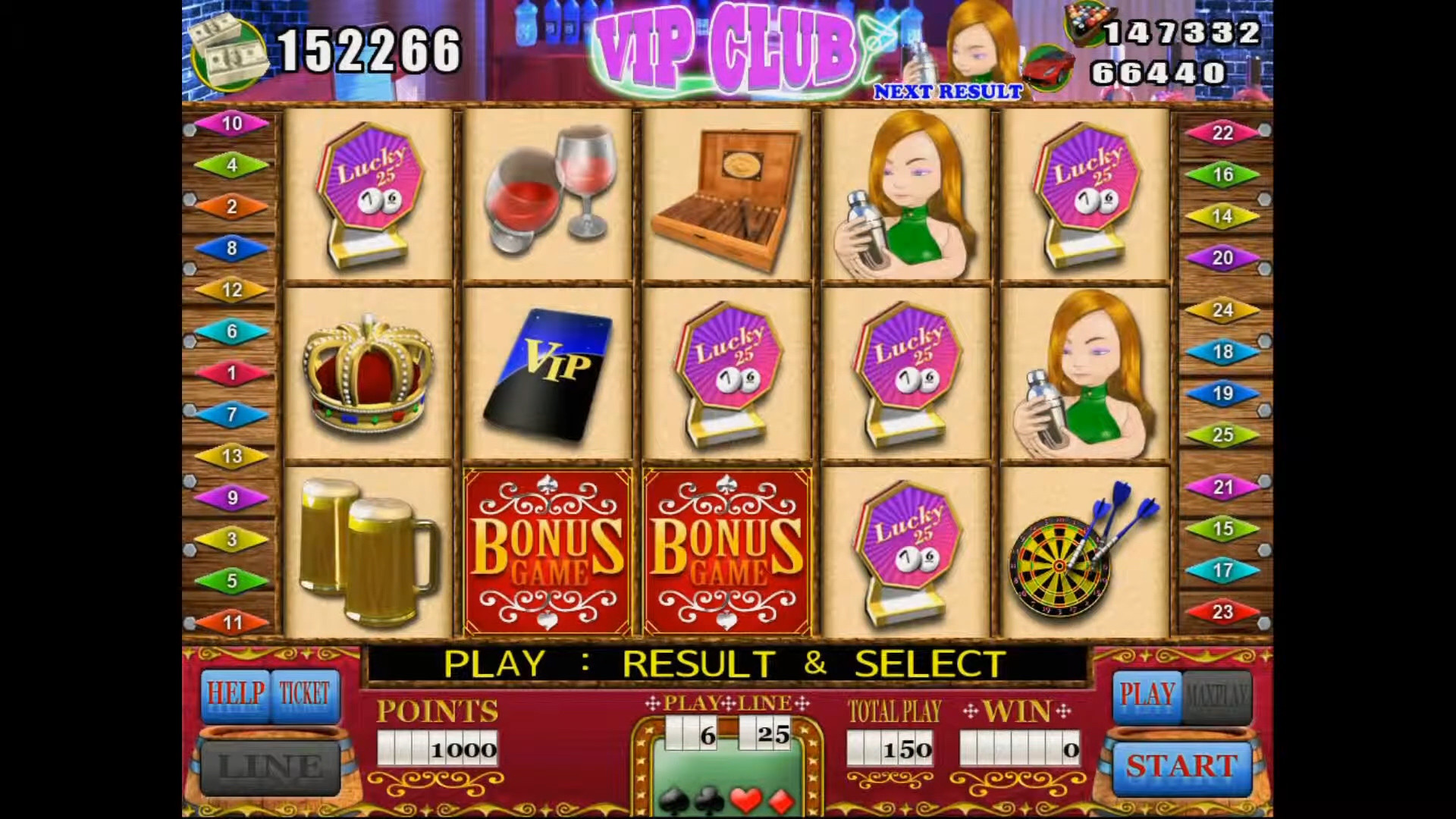
Task: Select payline marker 11
Action: coord(232,623)
